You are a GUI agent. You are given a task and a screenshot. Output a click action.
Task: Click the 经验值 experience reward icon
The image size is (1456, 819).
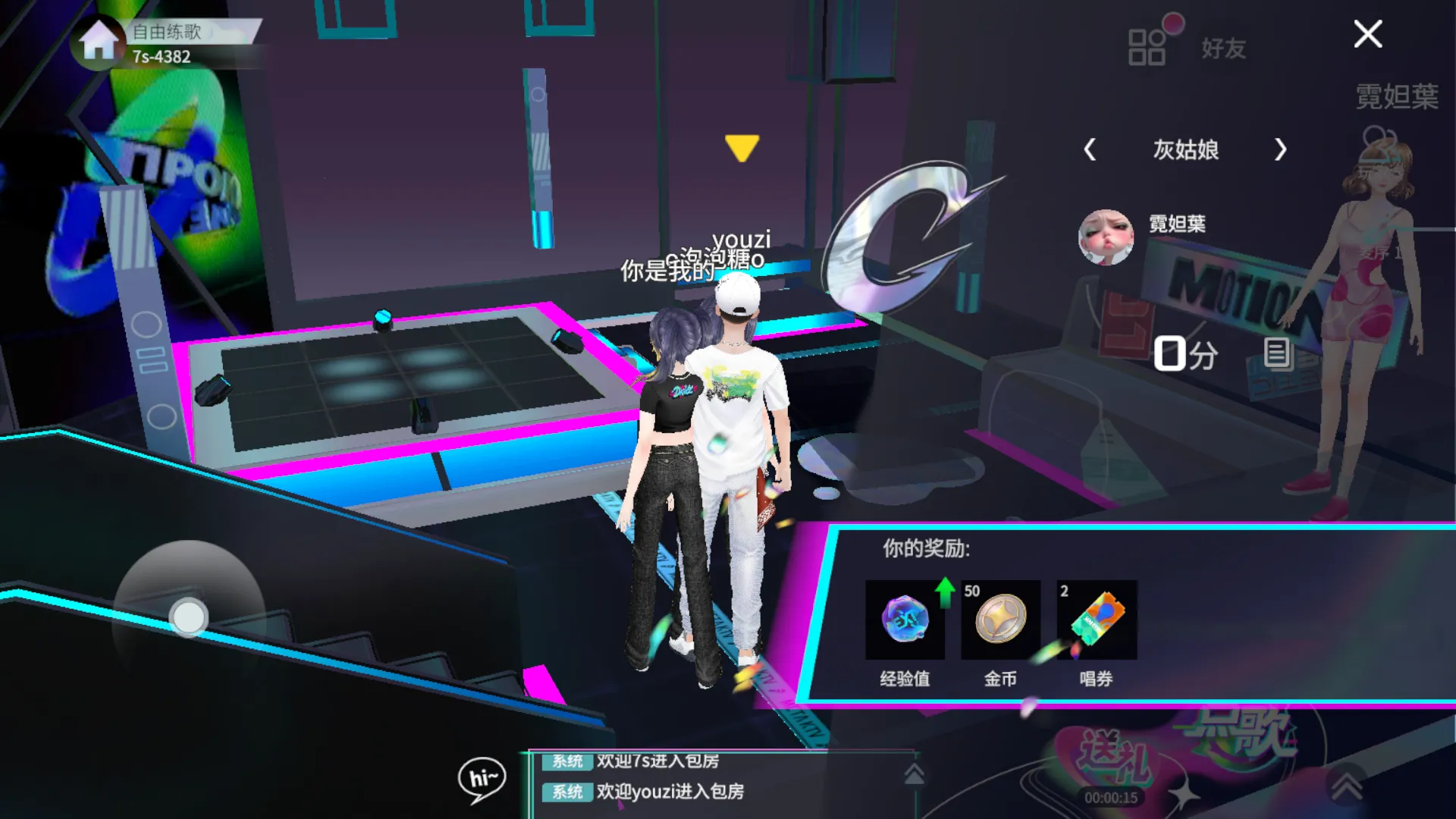pyautogui.click(x=904, y=620)
